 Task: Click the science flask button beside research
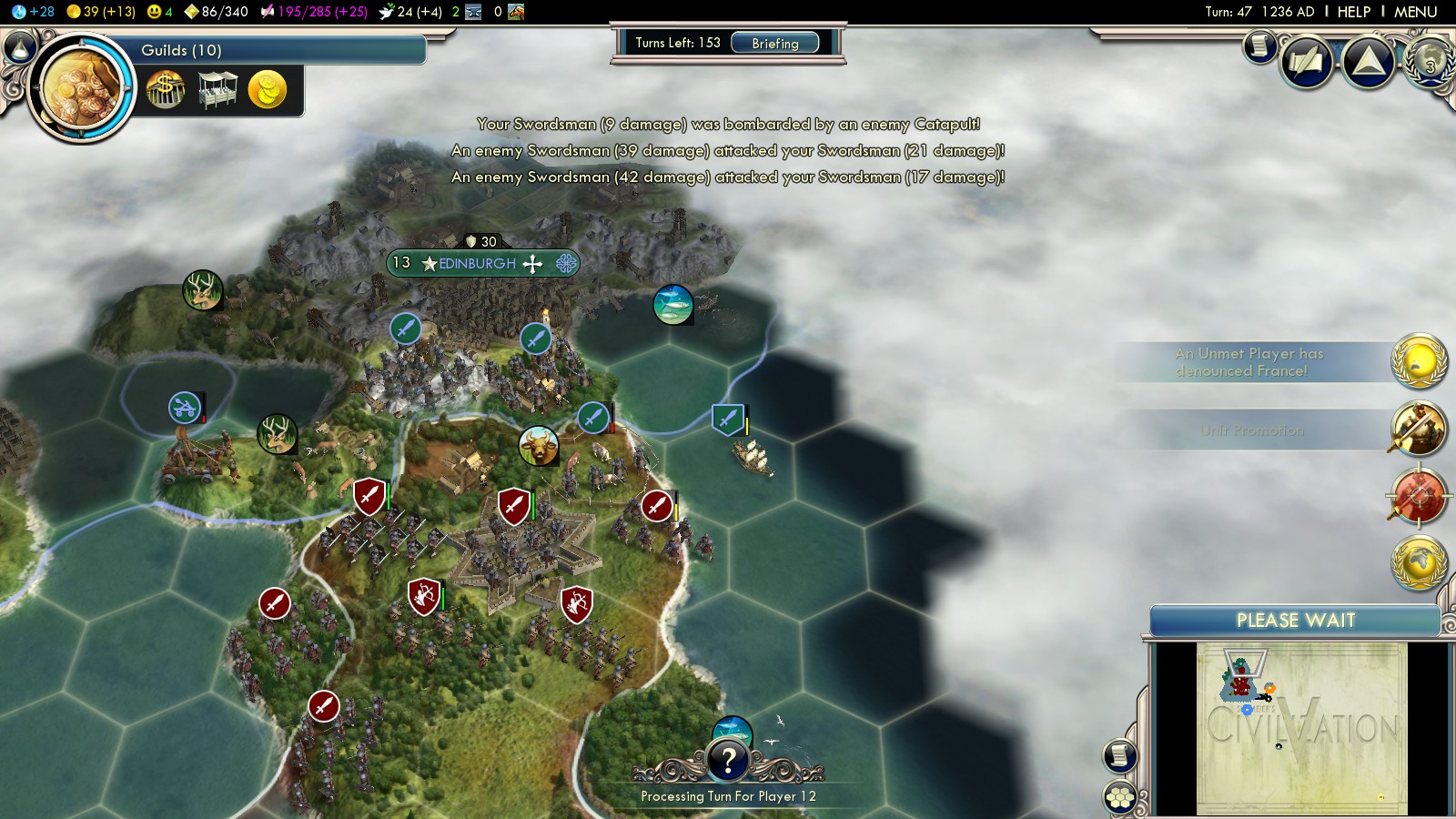(x=20, y=46)
